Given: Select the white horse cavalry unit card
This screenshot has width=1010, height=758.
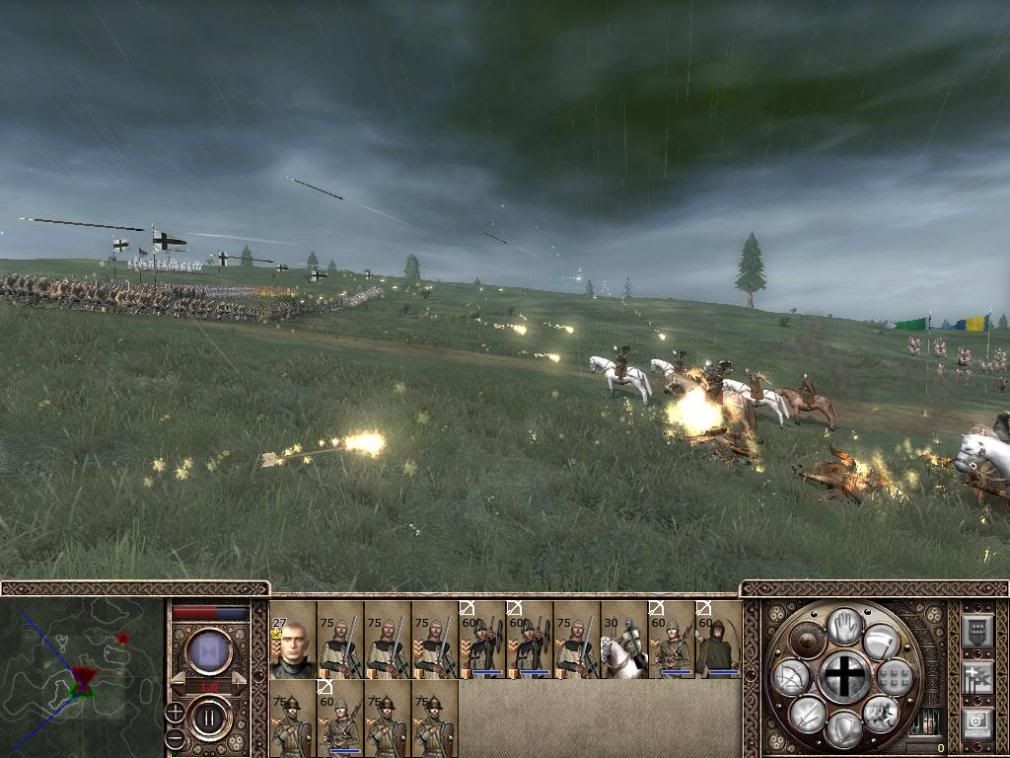Looking at the screenshot, I should [624, 641].
